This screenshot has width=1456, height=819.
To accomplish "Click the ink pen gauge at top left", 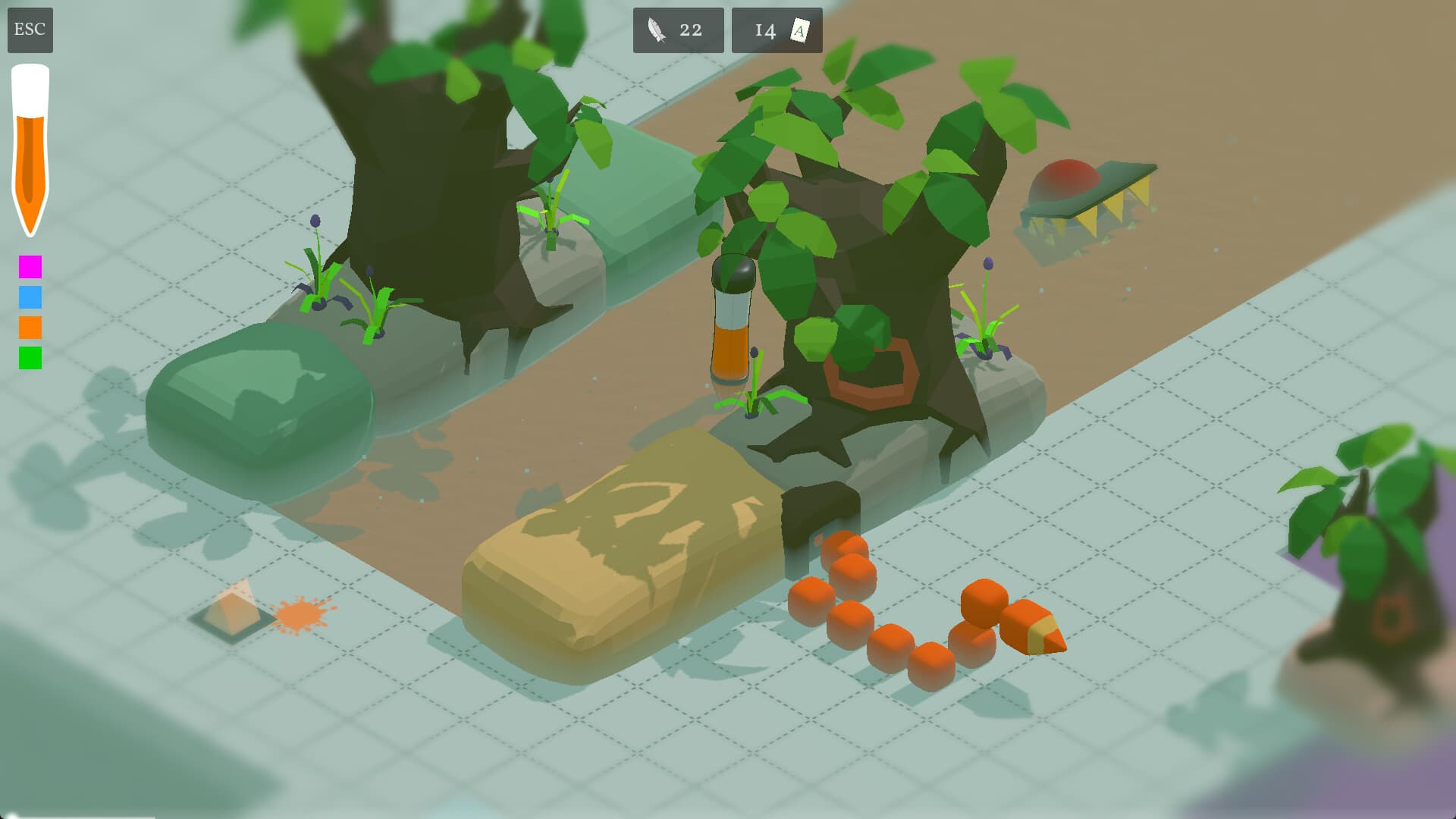I will click(30, 144).
